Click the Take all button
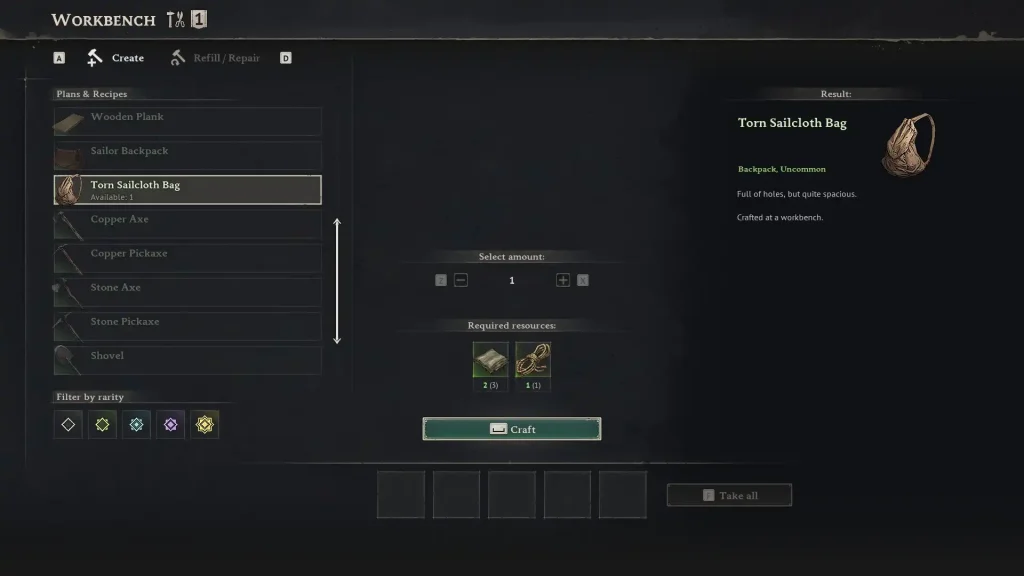The height and width of the screenshot is (576, 1024). pyautogui.click(x=729, y=495)
